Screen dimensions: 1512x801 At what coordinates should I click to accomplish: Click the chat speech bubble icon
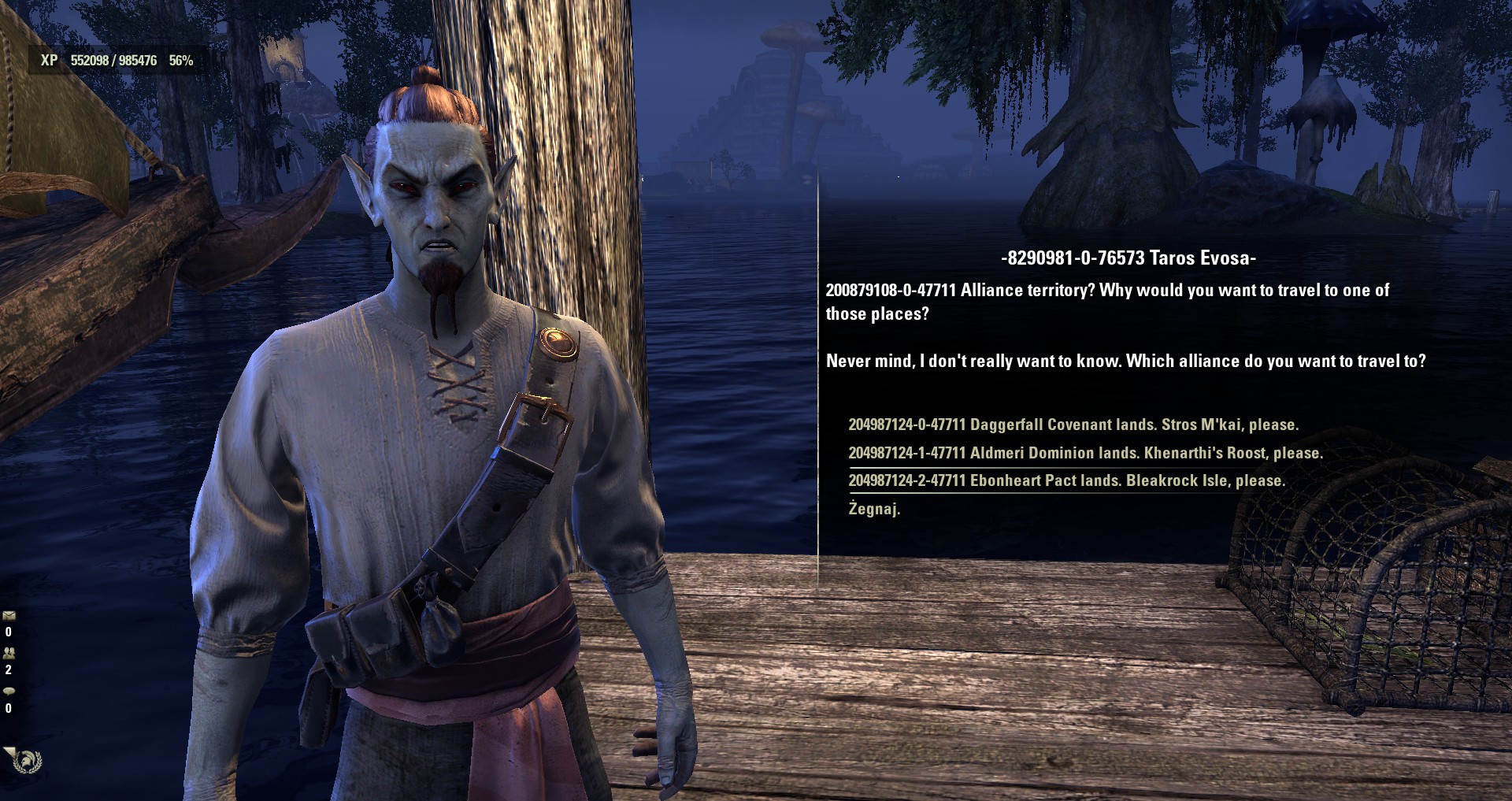[x=9, y=691]
